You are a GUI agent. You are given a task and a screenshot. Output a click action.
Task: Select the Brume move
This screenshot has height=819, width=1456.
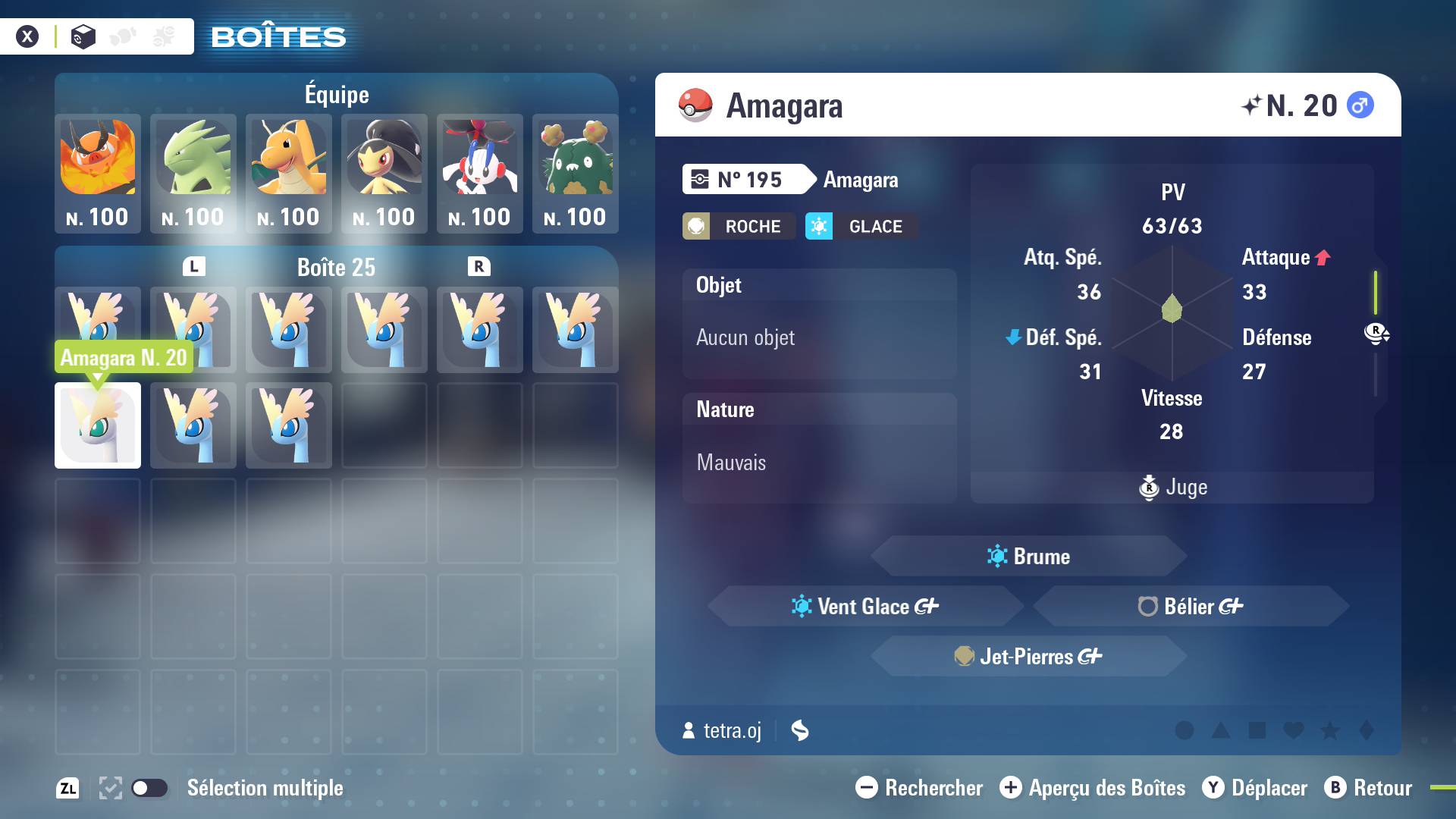click(1028, 556)
